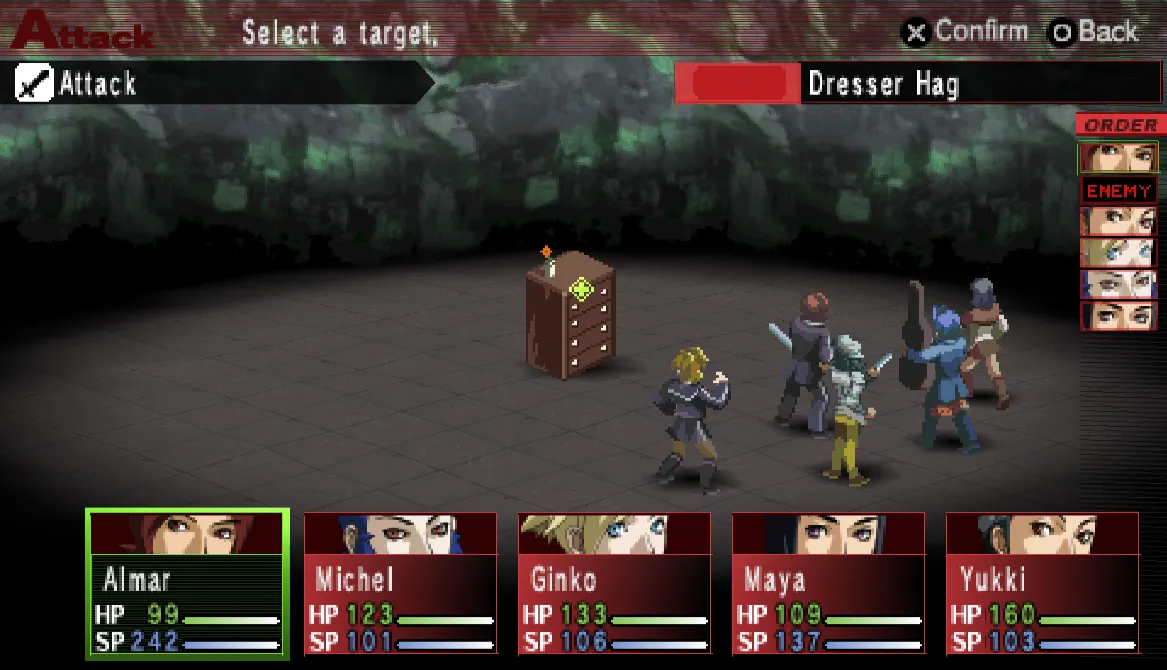Viewport: 1167px width, 670px height.
Task: Choose Yukki's party status panel
Action: (x=1042, y=583)
